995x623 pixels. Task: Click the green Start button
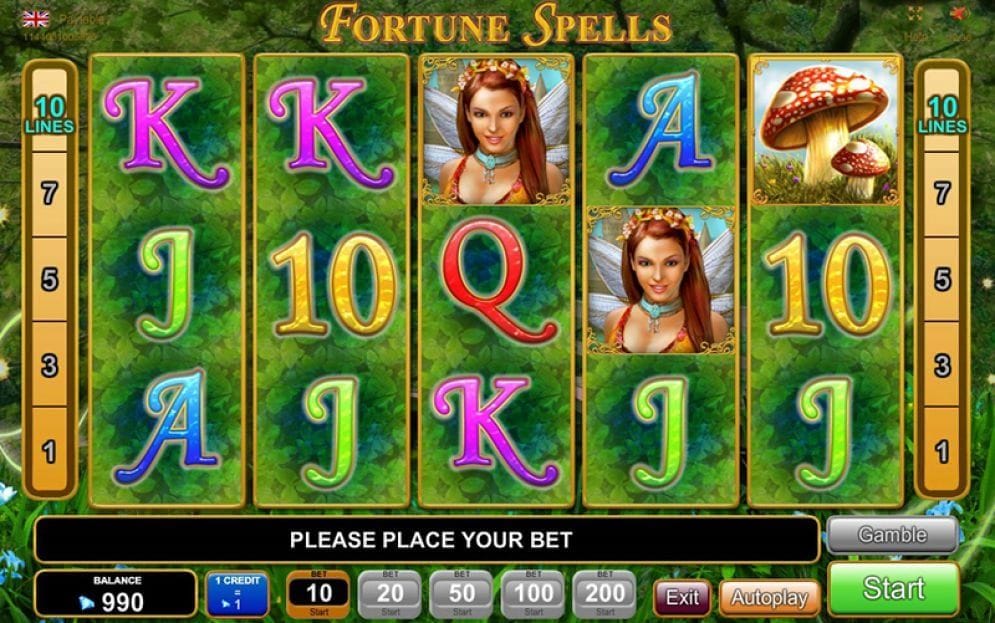tap(893, 588)
